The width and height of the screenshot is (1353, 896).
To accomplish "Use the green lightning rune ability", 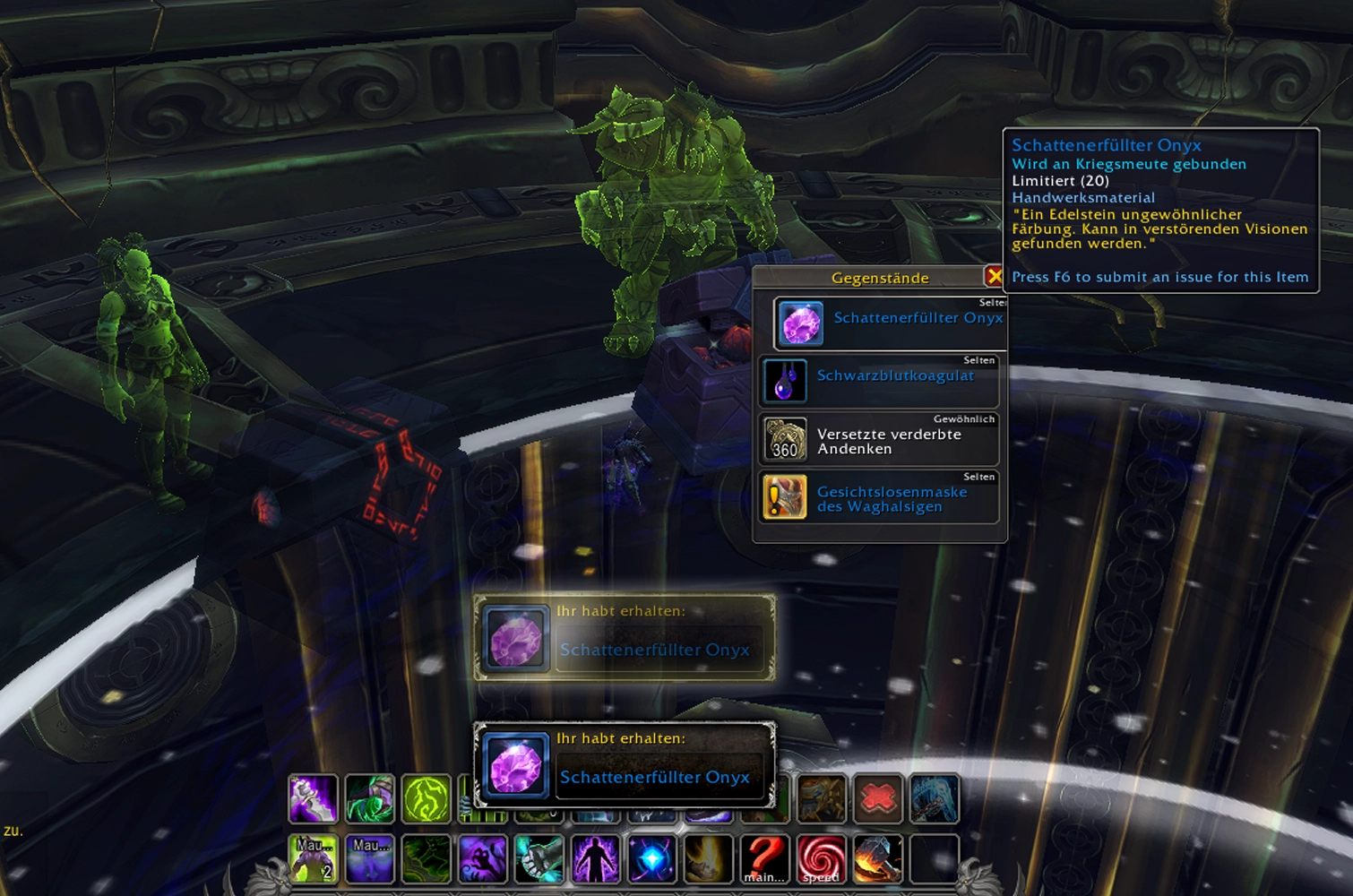I will (427, 798).
